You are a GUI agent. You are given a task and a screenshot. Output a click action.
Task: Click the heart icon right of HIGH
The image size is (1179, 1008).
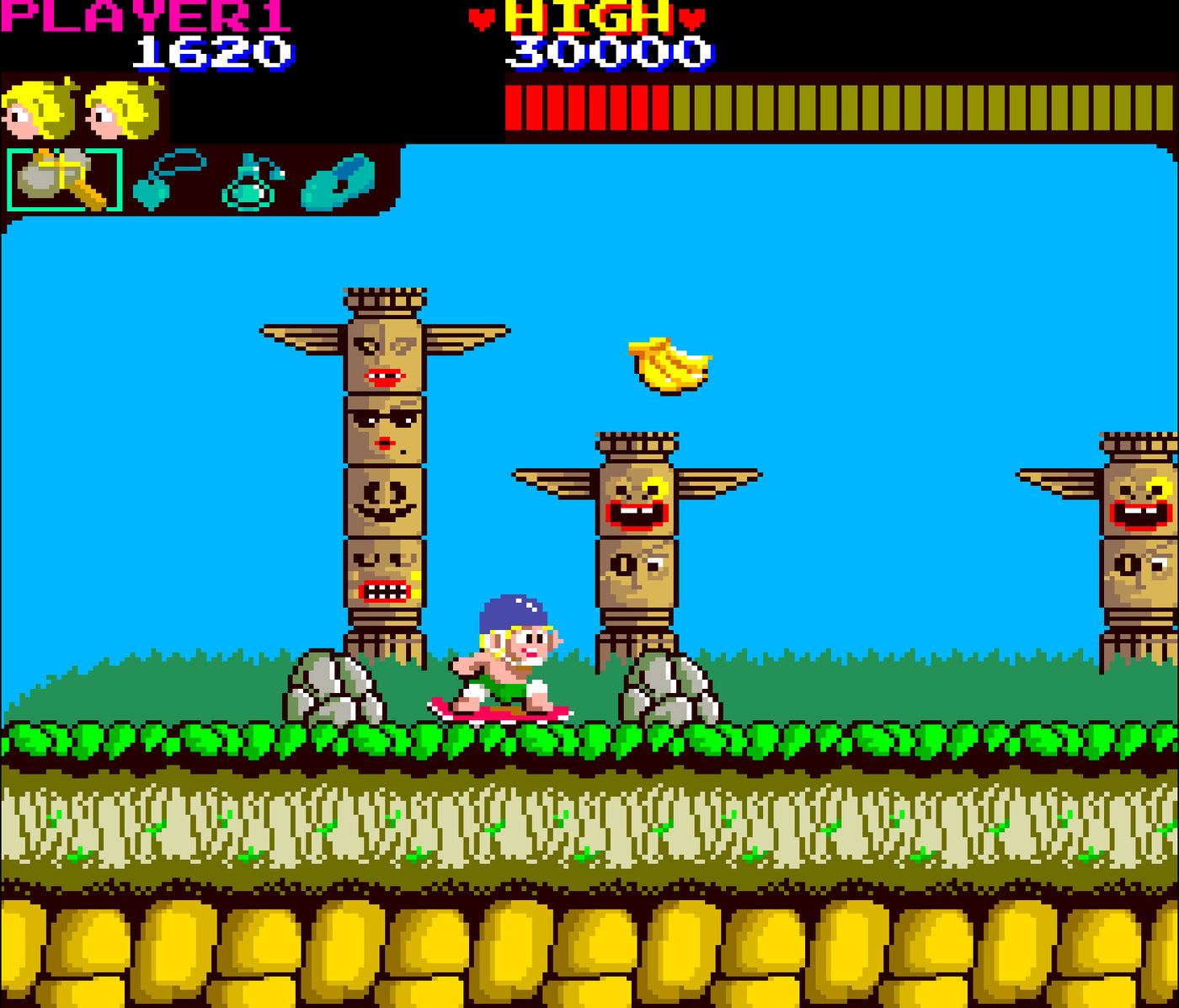tap(691, 17)
